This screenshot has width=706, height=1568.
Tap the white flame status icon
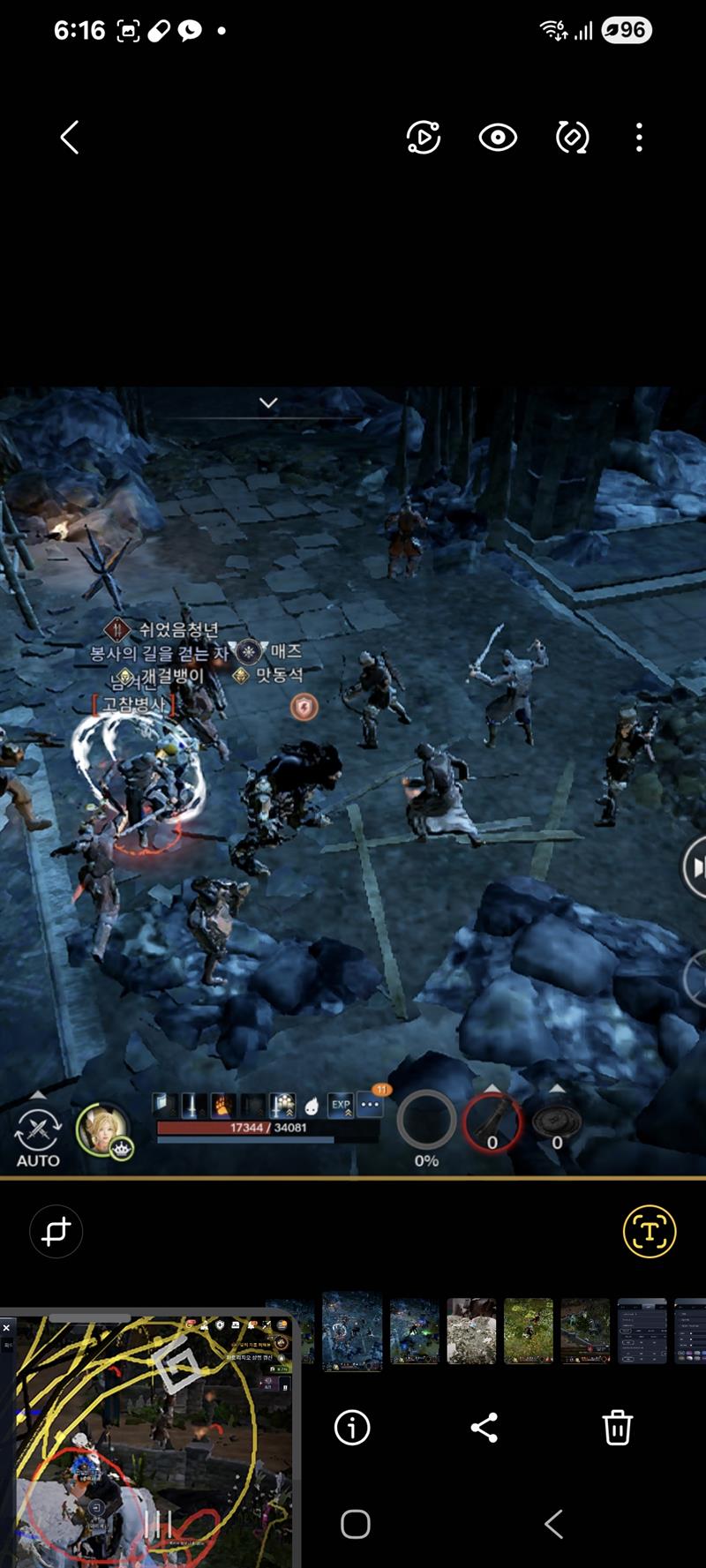pyautogui.click(x=312, y=1106)
